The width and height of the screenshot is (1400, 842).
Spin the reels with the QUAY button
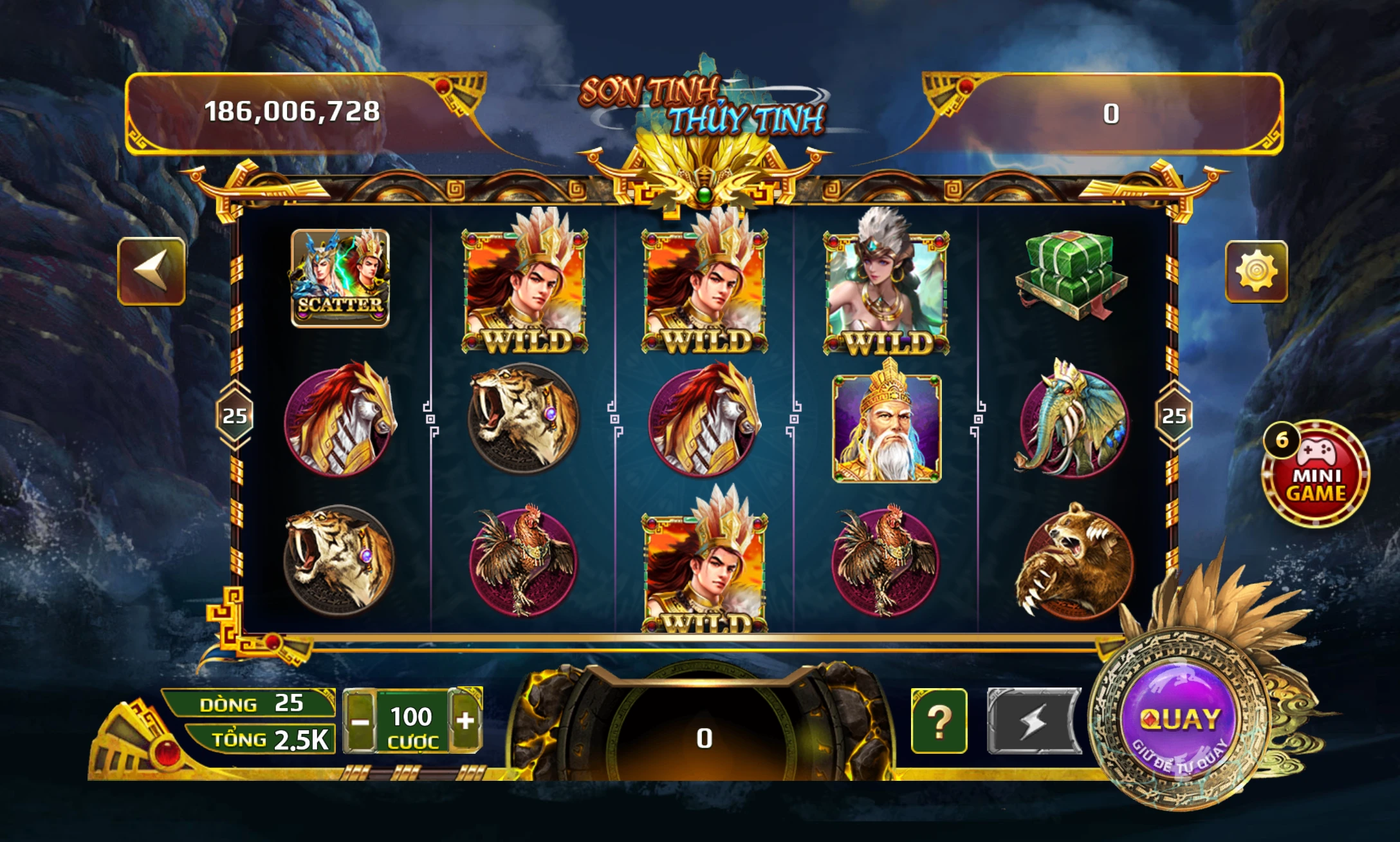1179,720
